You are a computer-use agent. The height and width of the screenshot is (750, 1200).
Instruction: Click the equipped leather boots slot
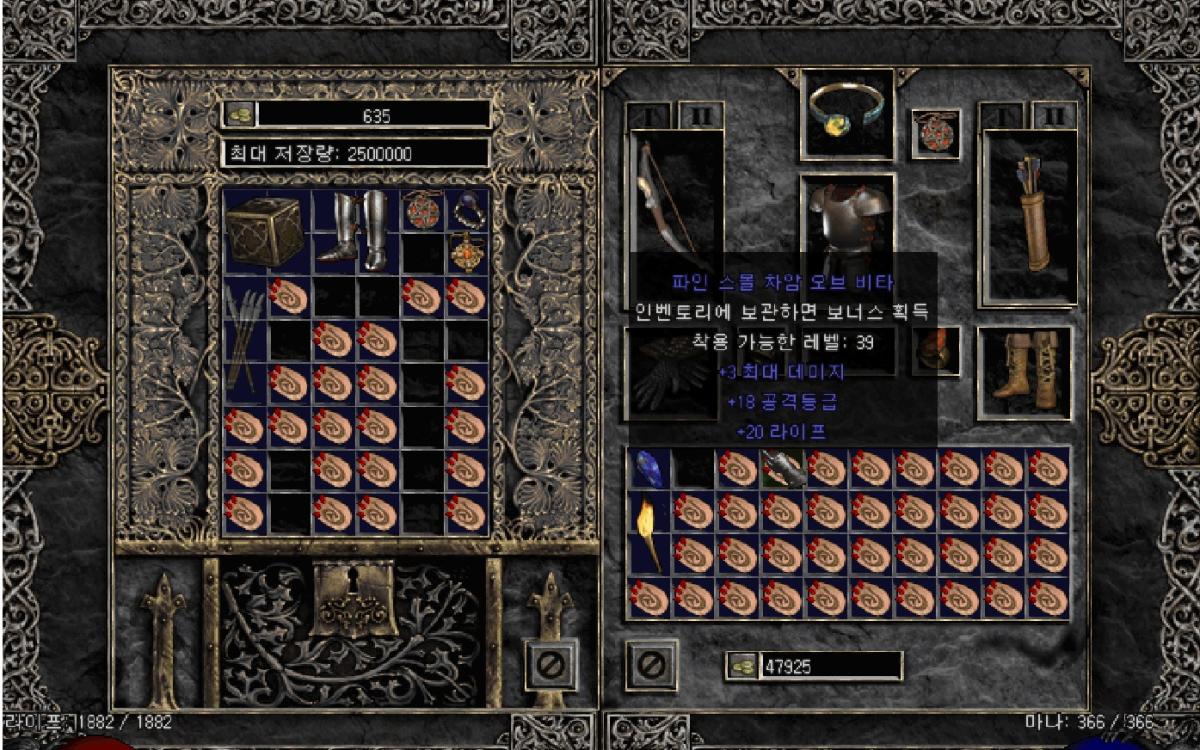click(1024, 372)
